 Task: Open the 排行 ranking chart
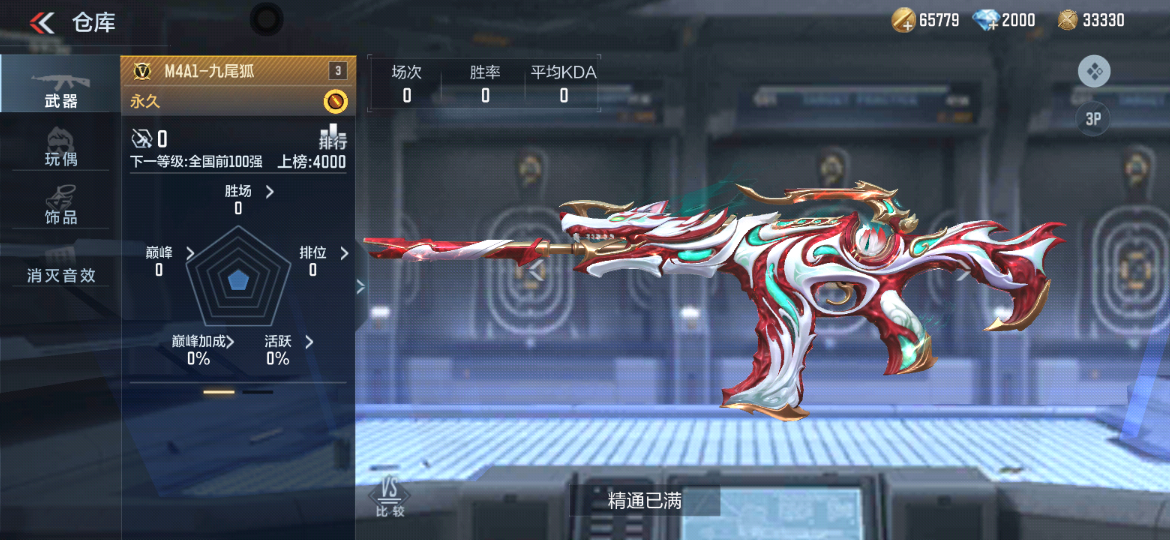tap(332, 138)
